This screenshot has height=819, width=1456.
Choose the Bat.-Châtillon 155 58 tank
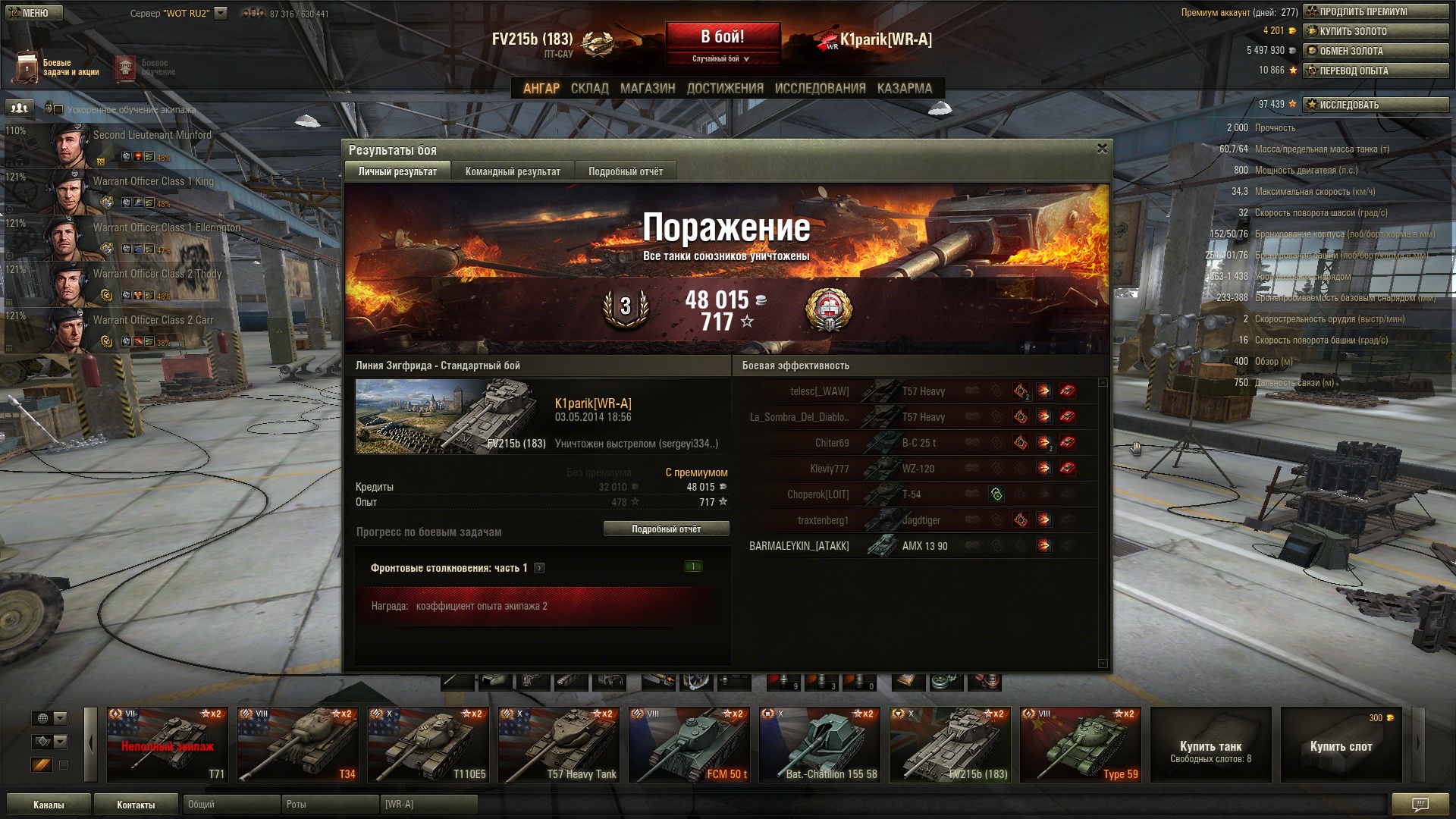[x=820, y=744]
